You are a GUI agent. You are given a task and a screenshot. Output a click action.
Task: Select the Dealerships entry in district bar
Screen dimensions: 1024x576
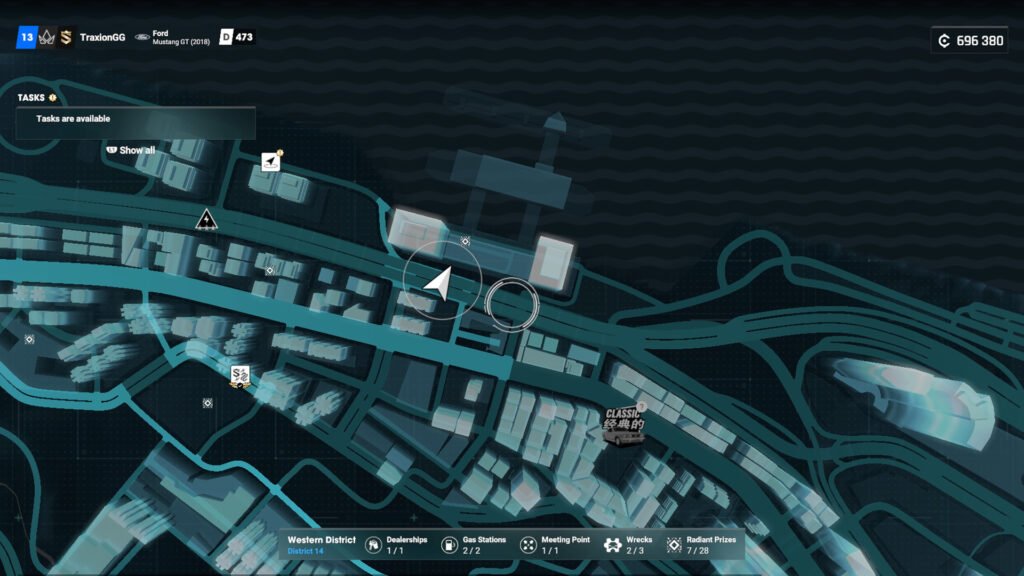[x=396, y=545]
